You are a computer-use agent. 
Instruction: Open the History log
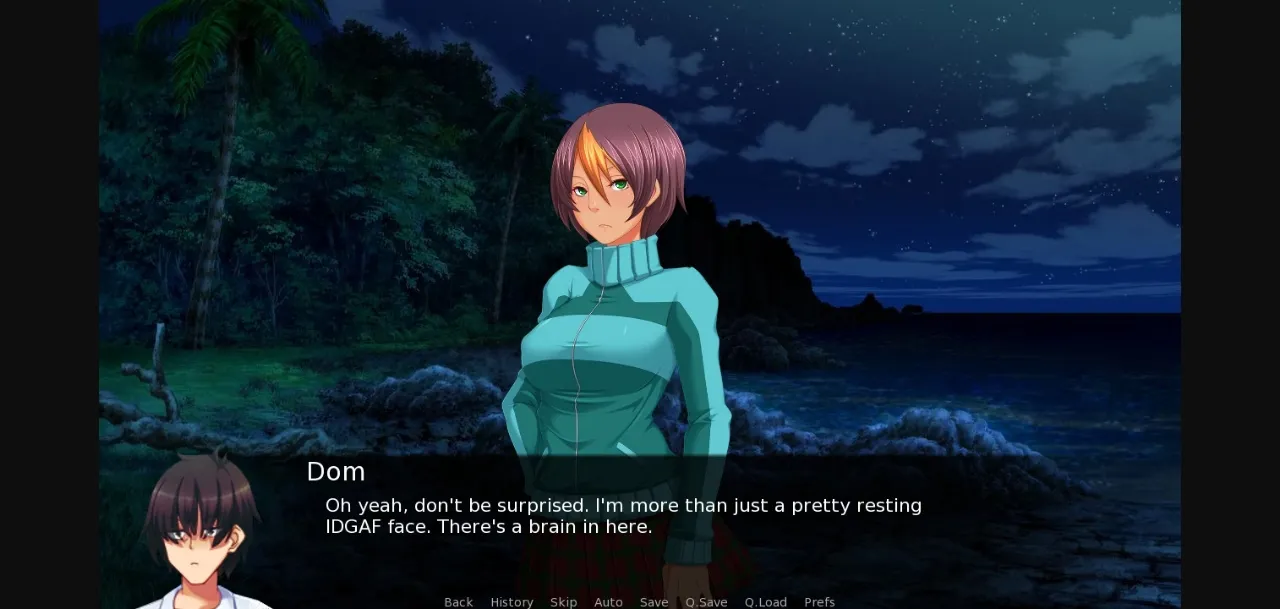tap(511, 602)
